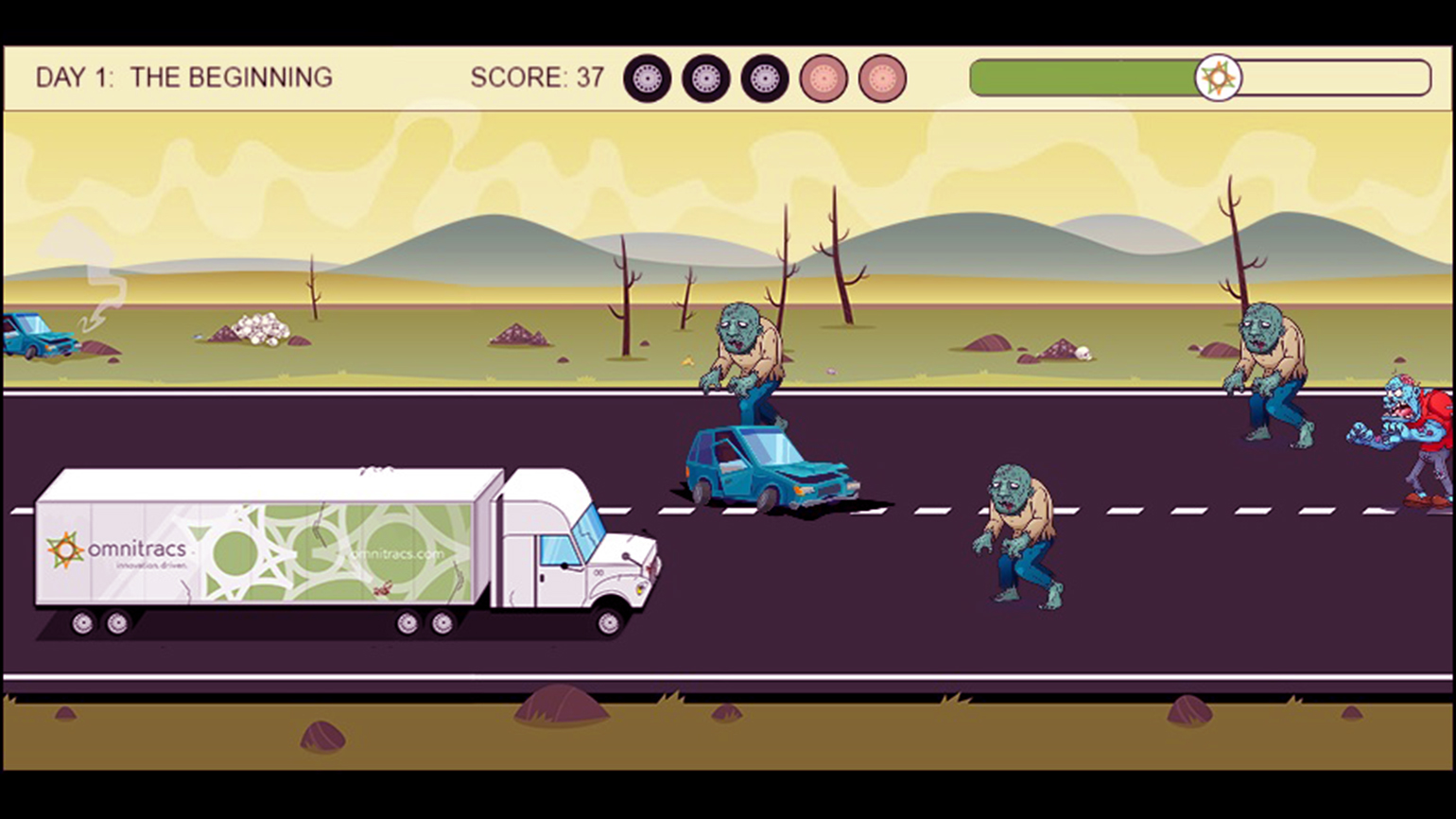Select the last pink tire icon
Screen dimensions: 1456x819
pyautogui.click(x=883, y=76)
